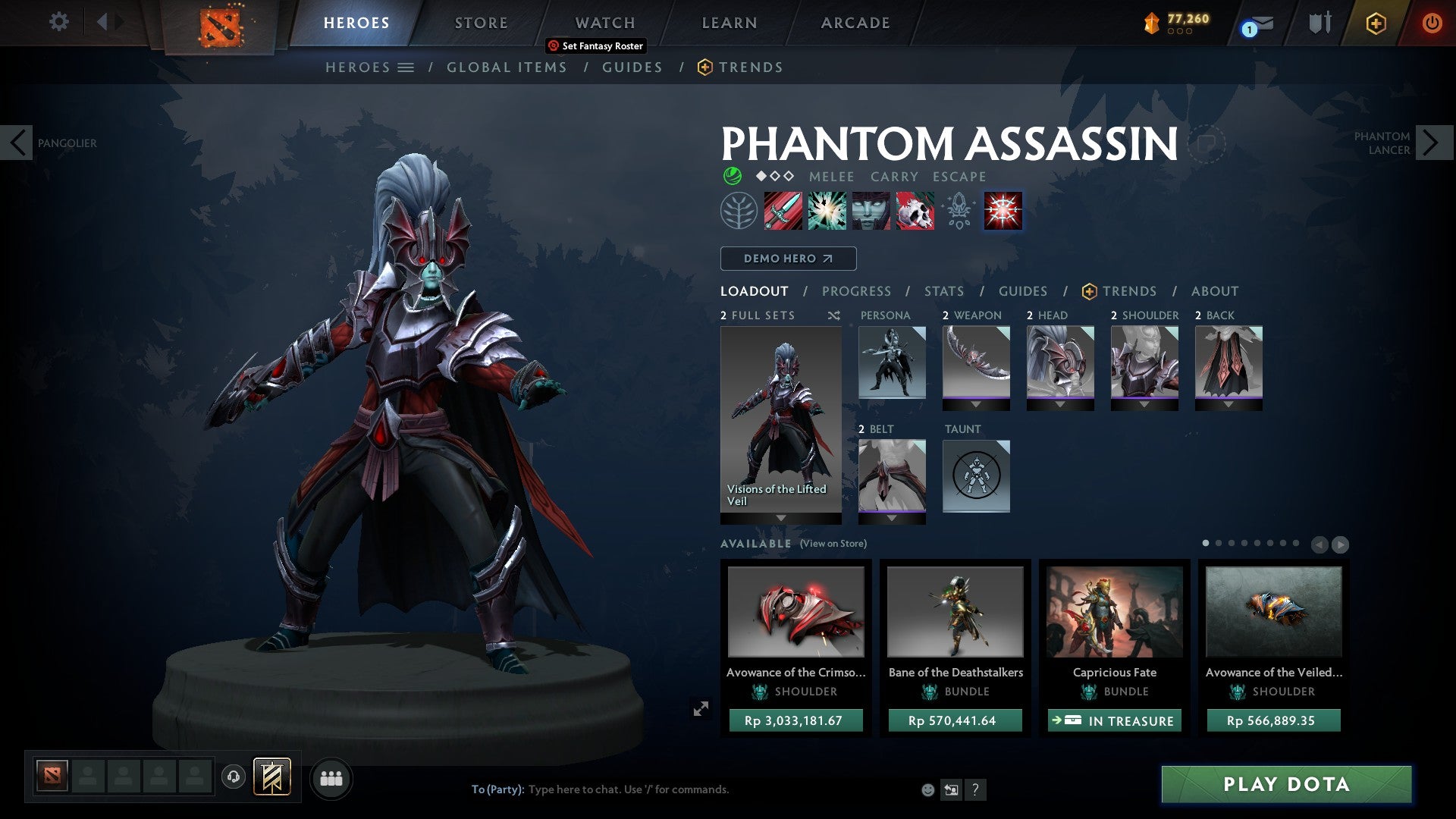Image resolution: width=1456 pixels, height=819 pixels.
Task: Expand the 2 WEAPON slot dropdown arrow
Action: tap(976, 404)
